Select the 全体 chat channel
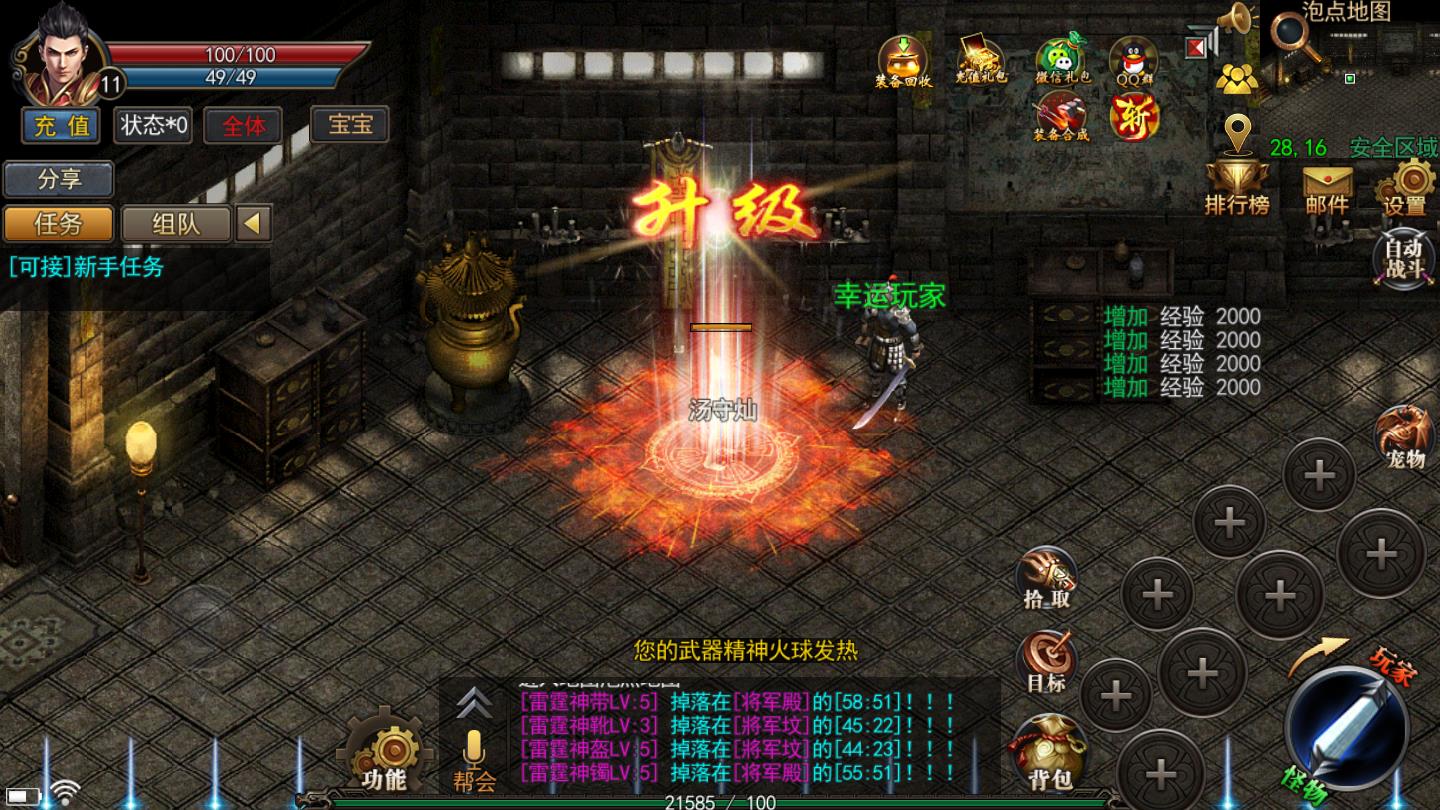The width and height of the screenshot is (1440, 810). point(241,126)
